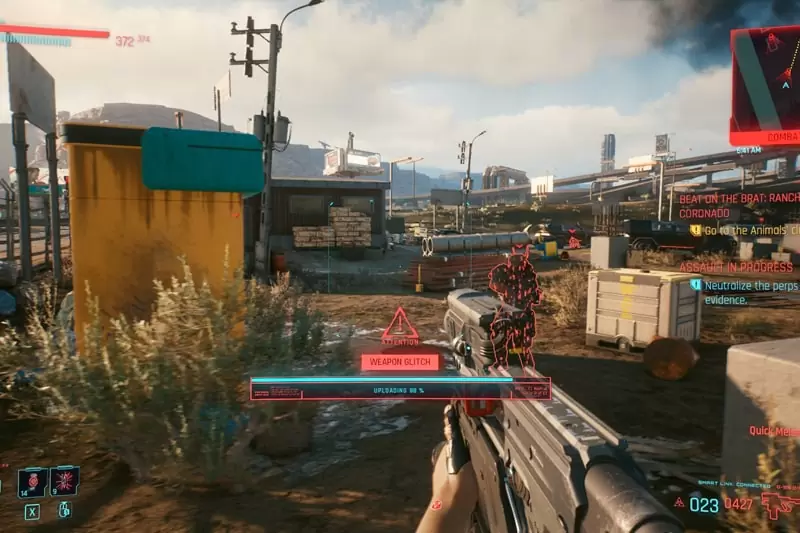The image size is (800, 533).
Task: Click the yellow quest marker beside Go to the Animals
Action: (x=696, y=230)
